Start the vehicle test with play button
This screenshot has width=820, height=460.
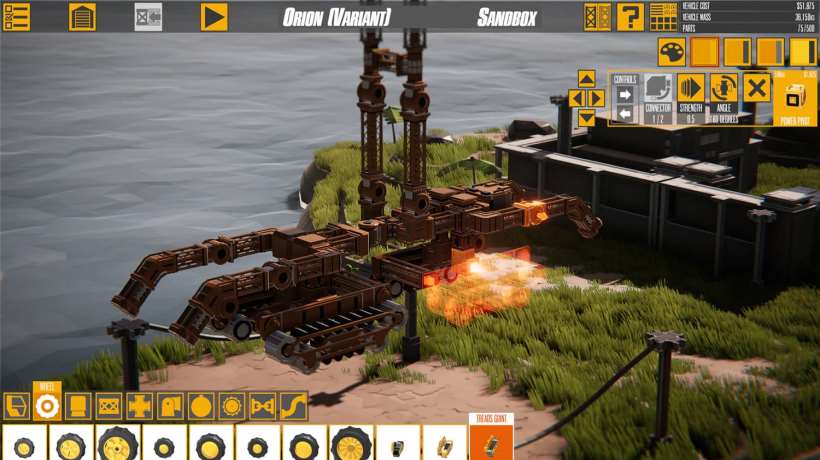[214, 17]
